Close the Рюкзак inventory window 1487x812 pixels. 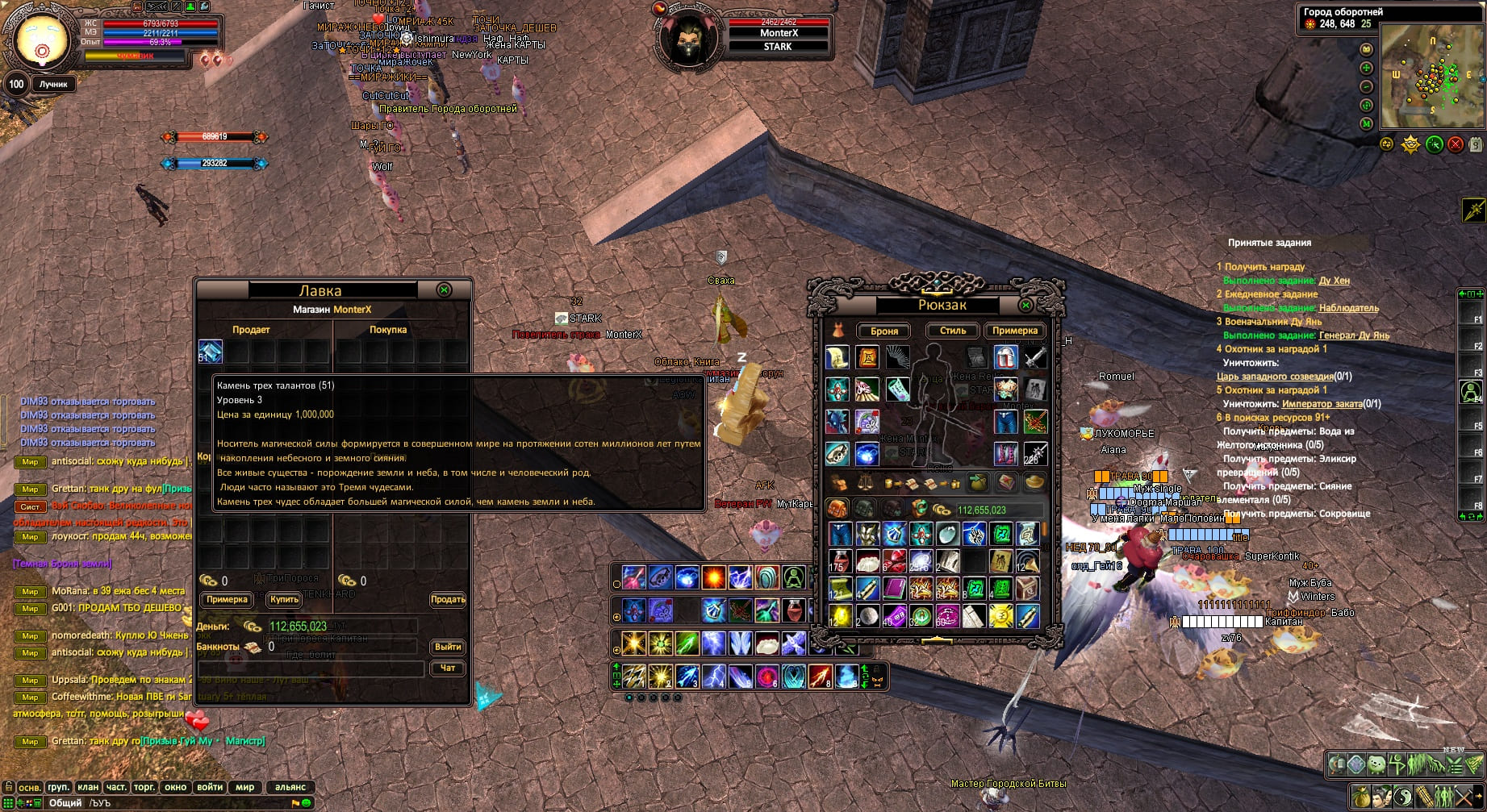tap(1025, 306)
